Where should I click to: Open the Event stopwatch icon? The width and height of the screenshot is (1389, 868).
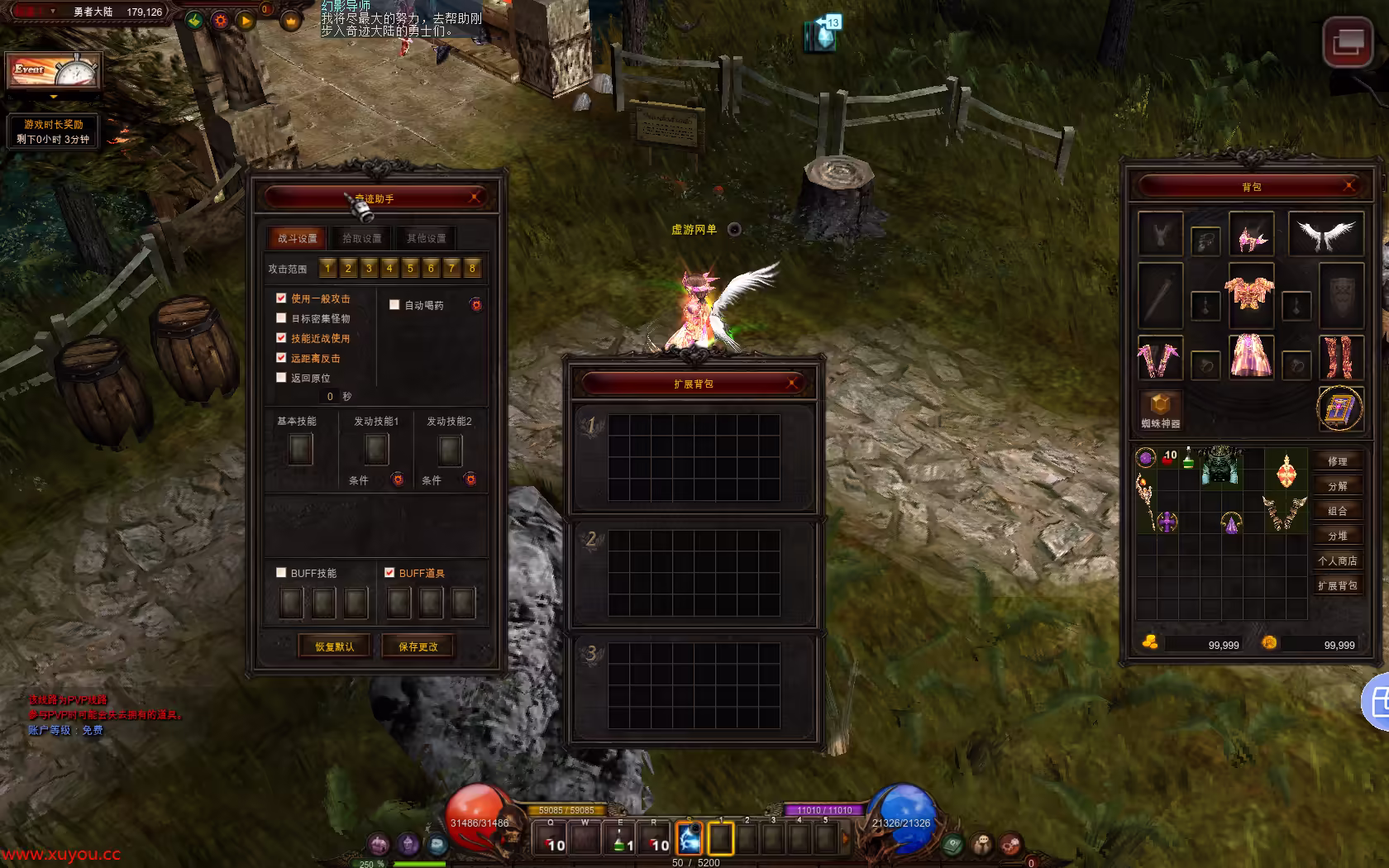click(55, 72)
